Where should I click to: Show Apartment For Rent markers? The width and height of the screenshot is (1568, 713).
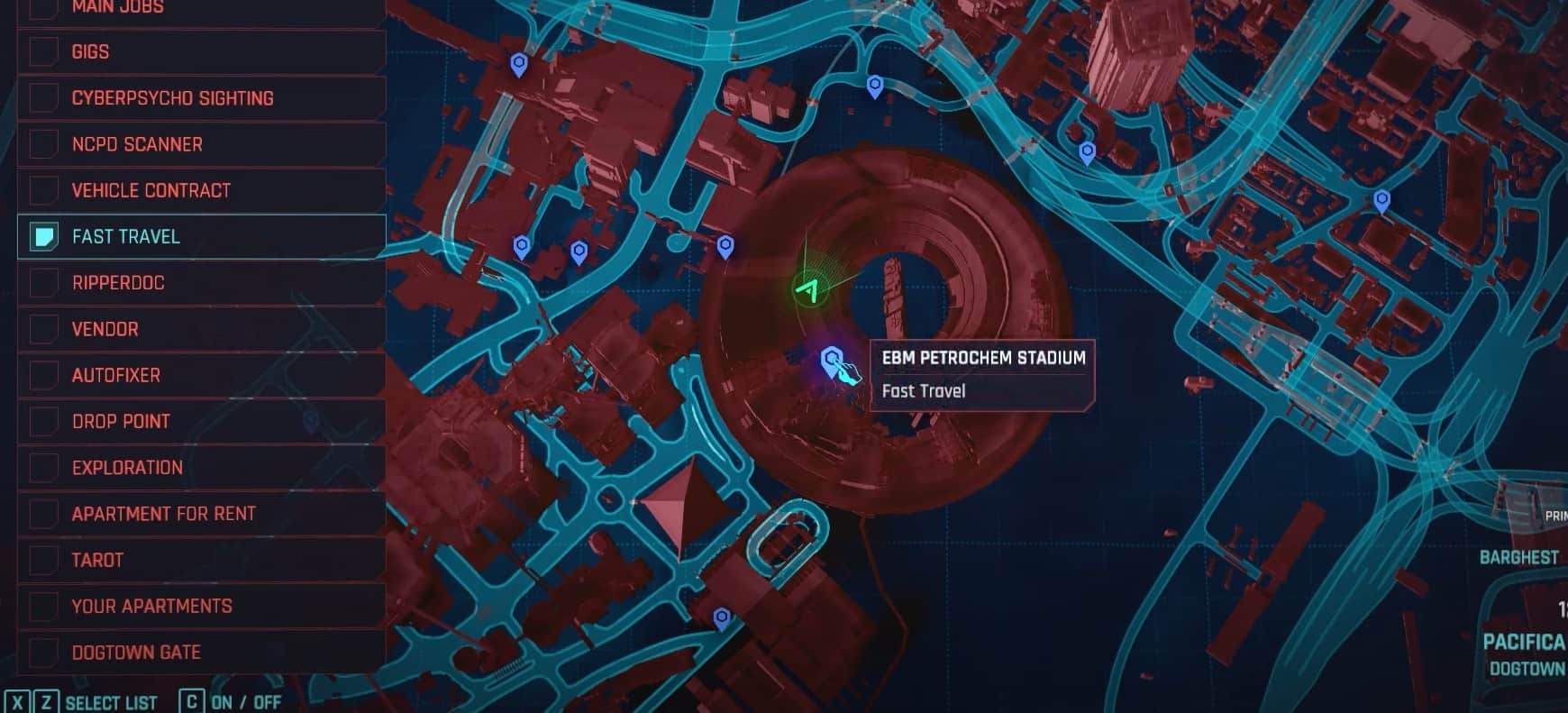click(x=43, y=514)
